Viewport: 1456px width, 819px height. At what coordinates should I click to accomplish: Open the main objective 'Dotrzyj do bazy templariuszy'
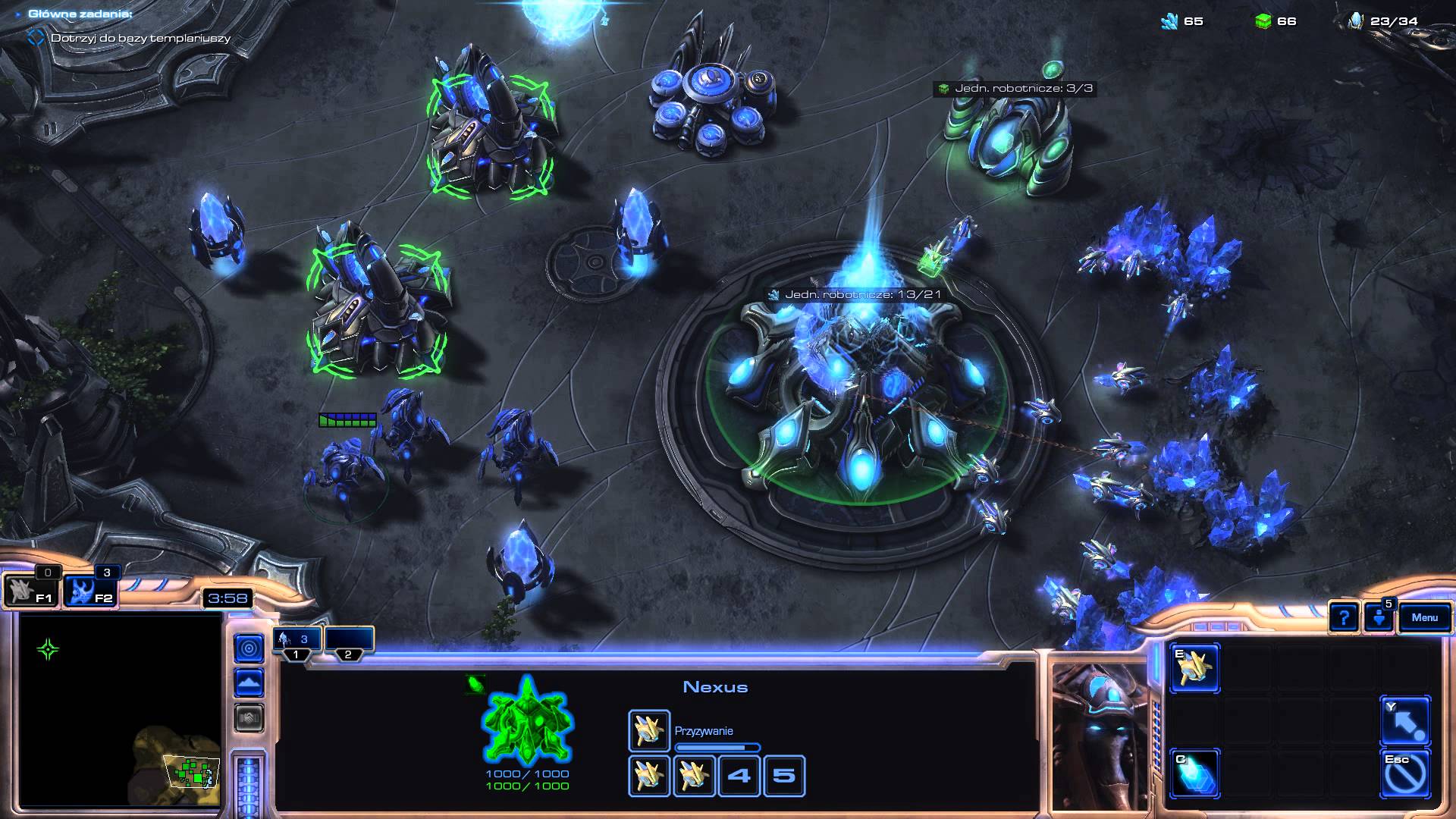140,38
